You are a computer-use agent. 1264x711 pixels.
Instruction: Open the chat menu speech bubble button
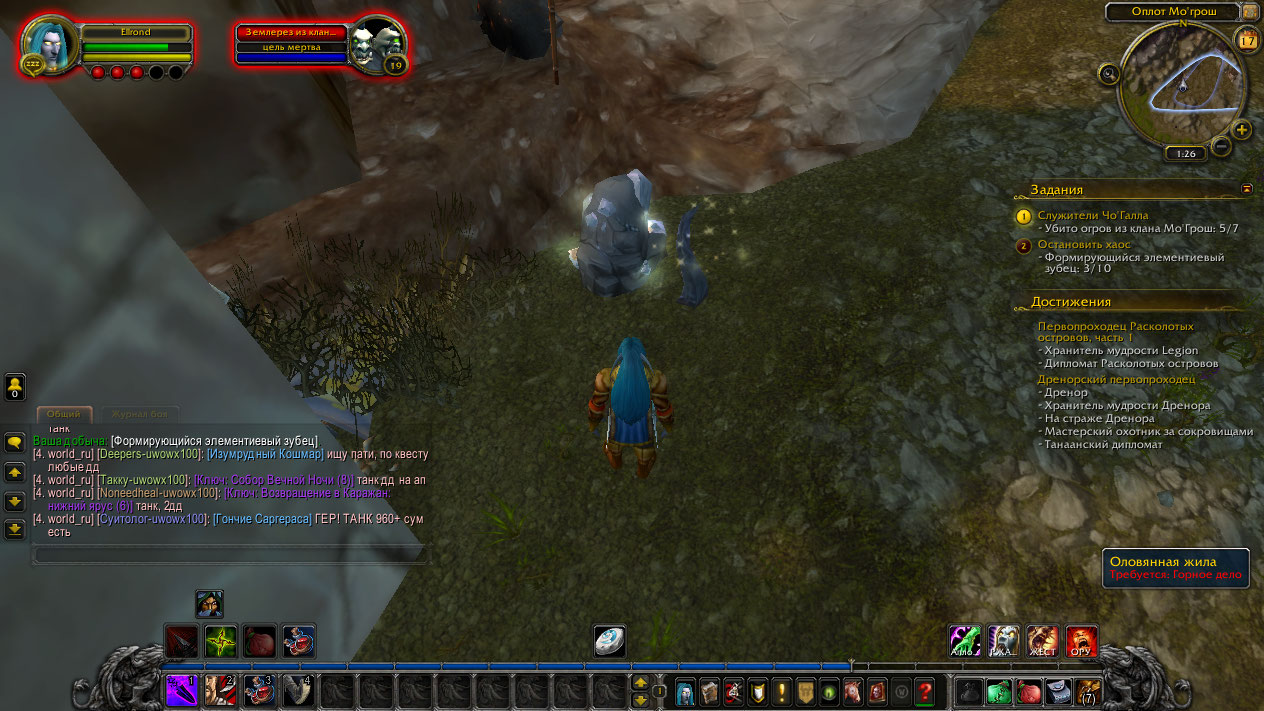14,442
